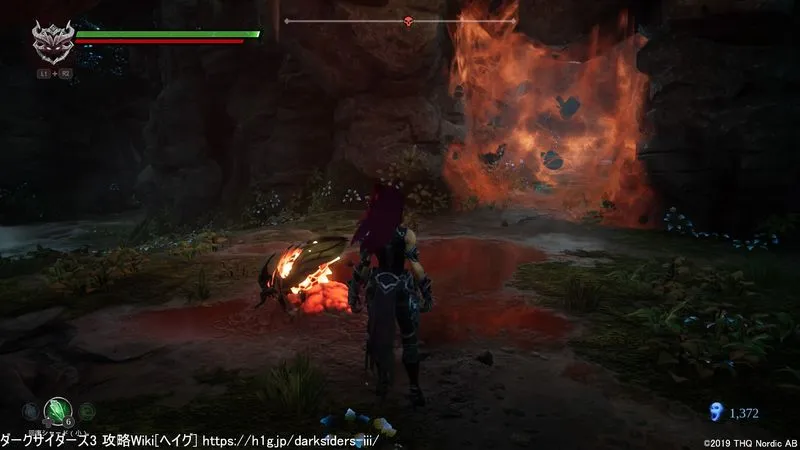The width and height of the screenshot is (800, 450).
Task: Click the horned mask Havoc Form emblem
Action: [x=50, y=44]
